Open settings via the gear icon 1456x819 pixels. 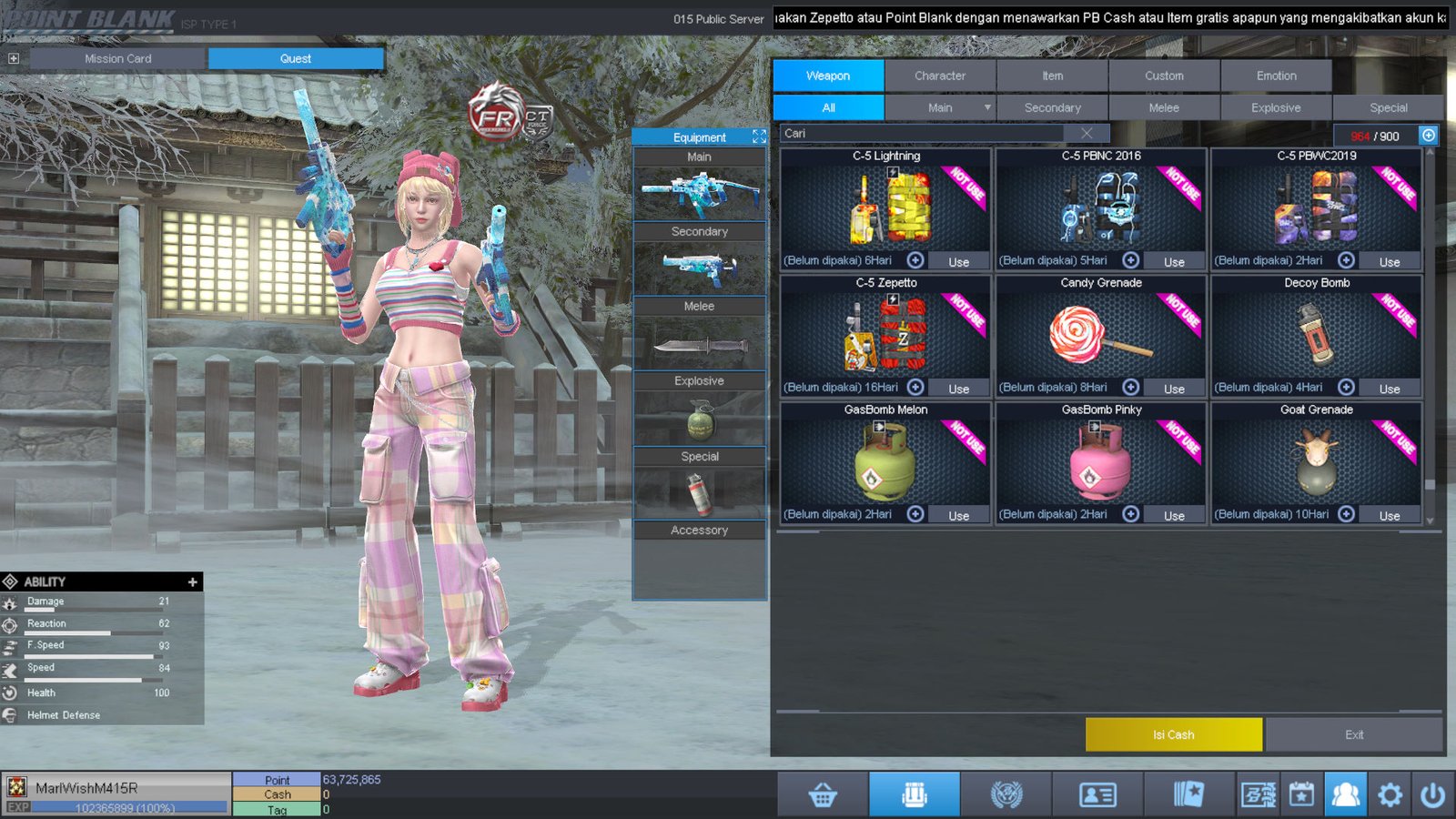[x=1390, y=795]
